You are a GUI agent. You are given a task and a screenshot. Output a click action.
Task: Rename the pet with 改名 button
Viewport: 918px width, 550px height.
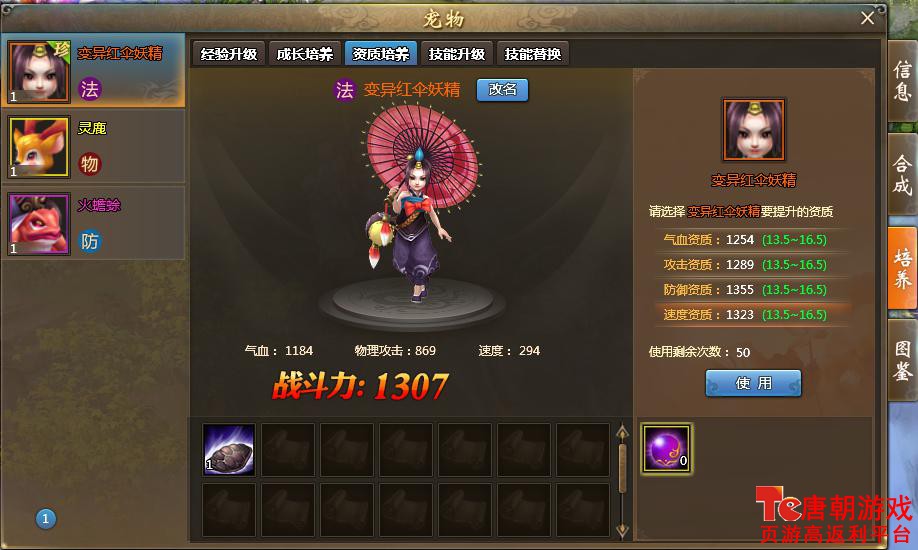point(502,89)
